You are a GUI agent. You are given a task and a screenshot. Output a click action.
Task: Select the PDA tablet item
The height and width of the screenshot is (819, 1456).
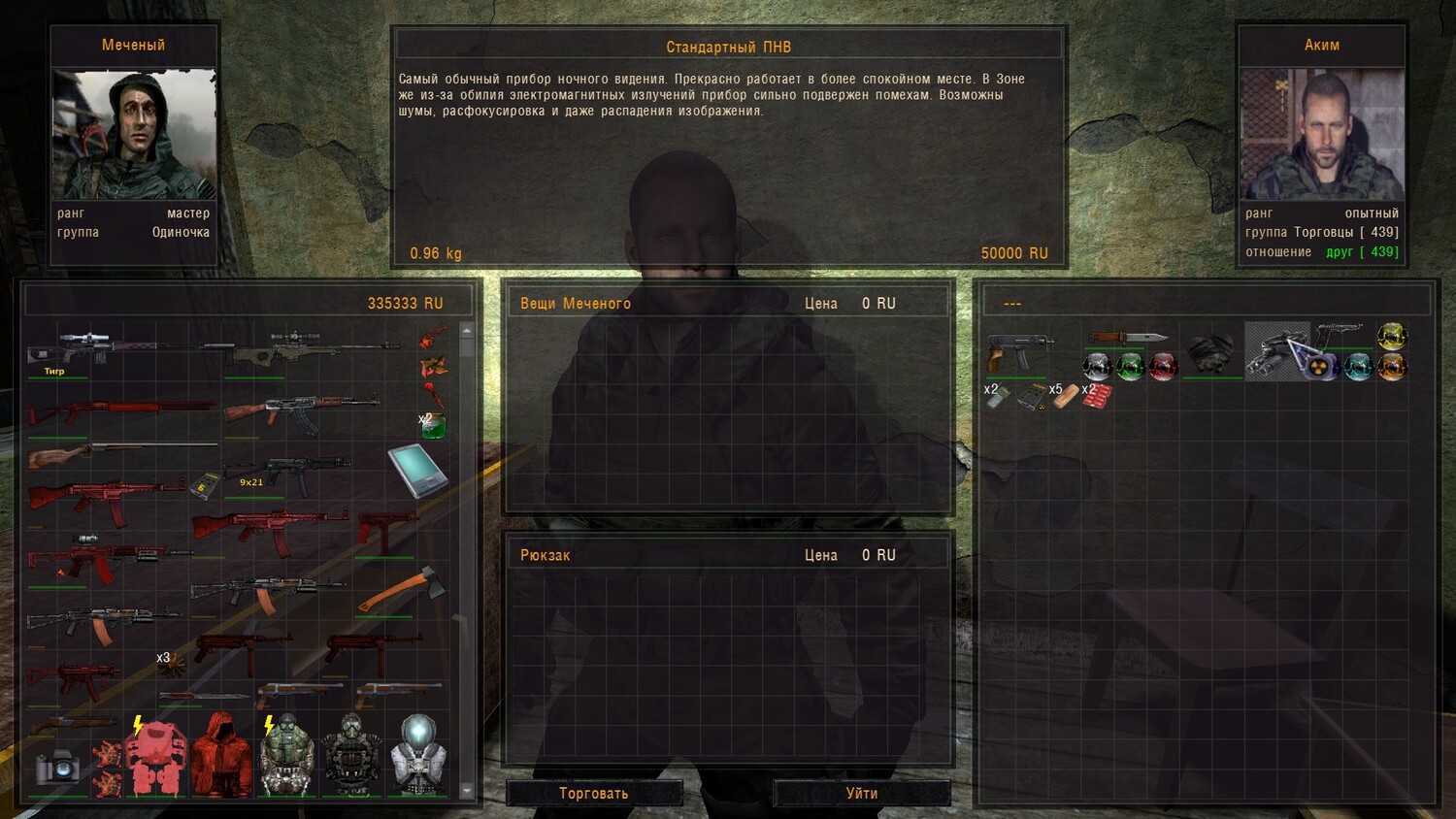click(x=417, y=470)
